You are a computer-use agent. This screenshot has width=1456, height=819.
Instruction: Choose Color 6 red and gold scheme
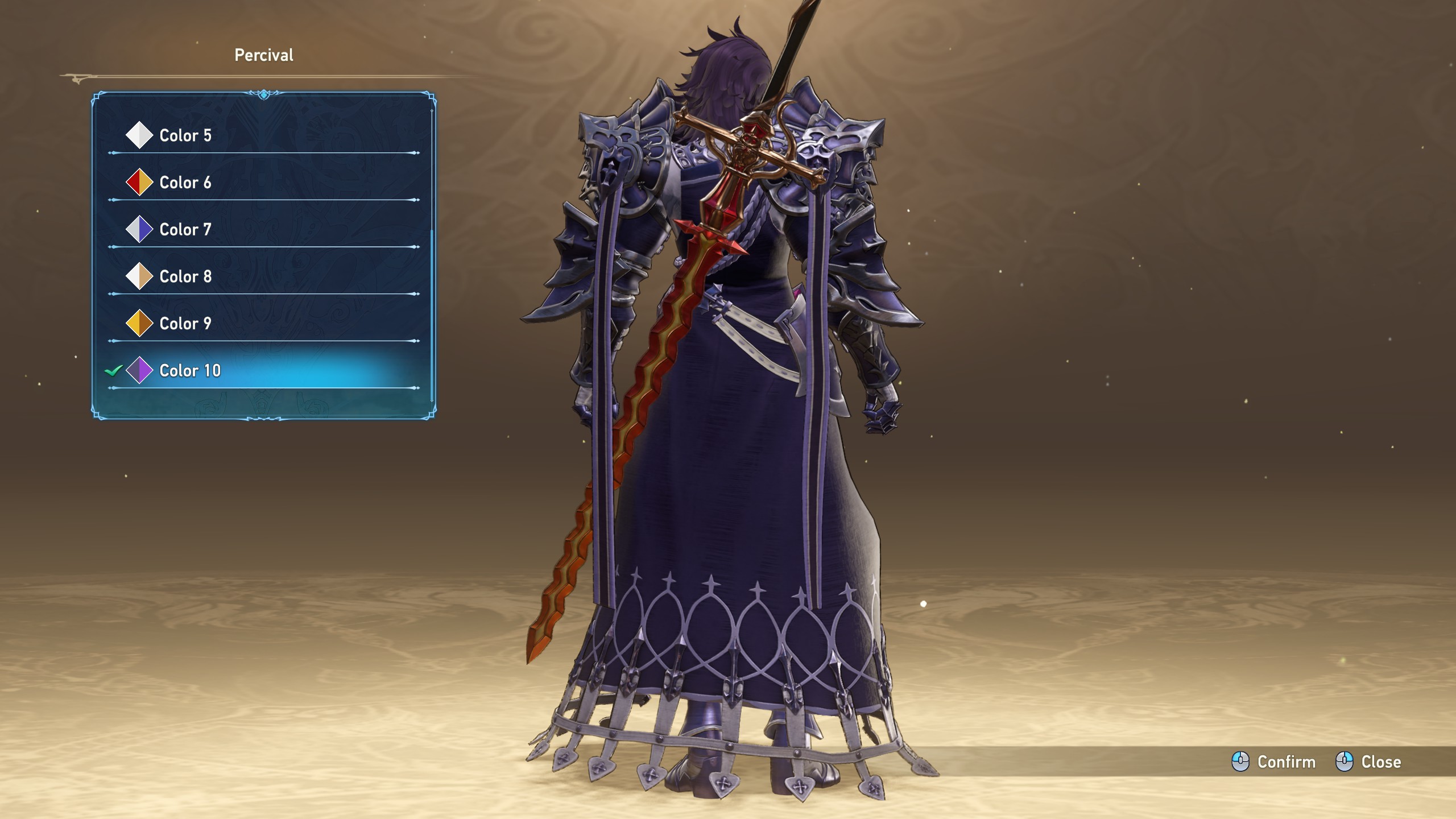[x=185, y=183]
